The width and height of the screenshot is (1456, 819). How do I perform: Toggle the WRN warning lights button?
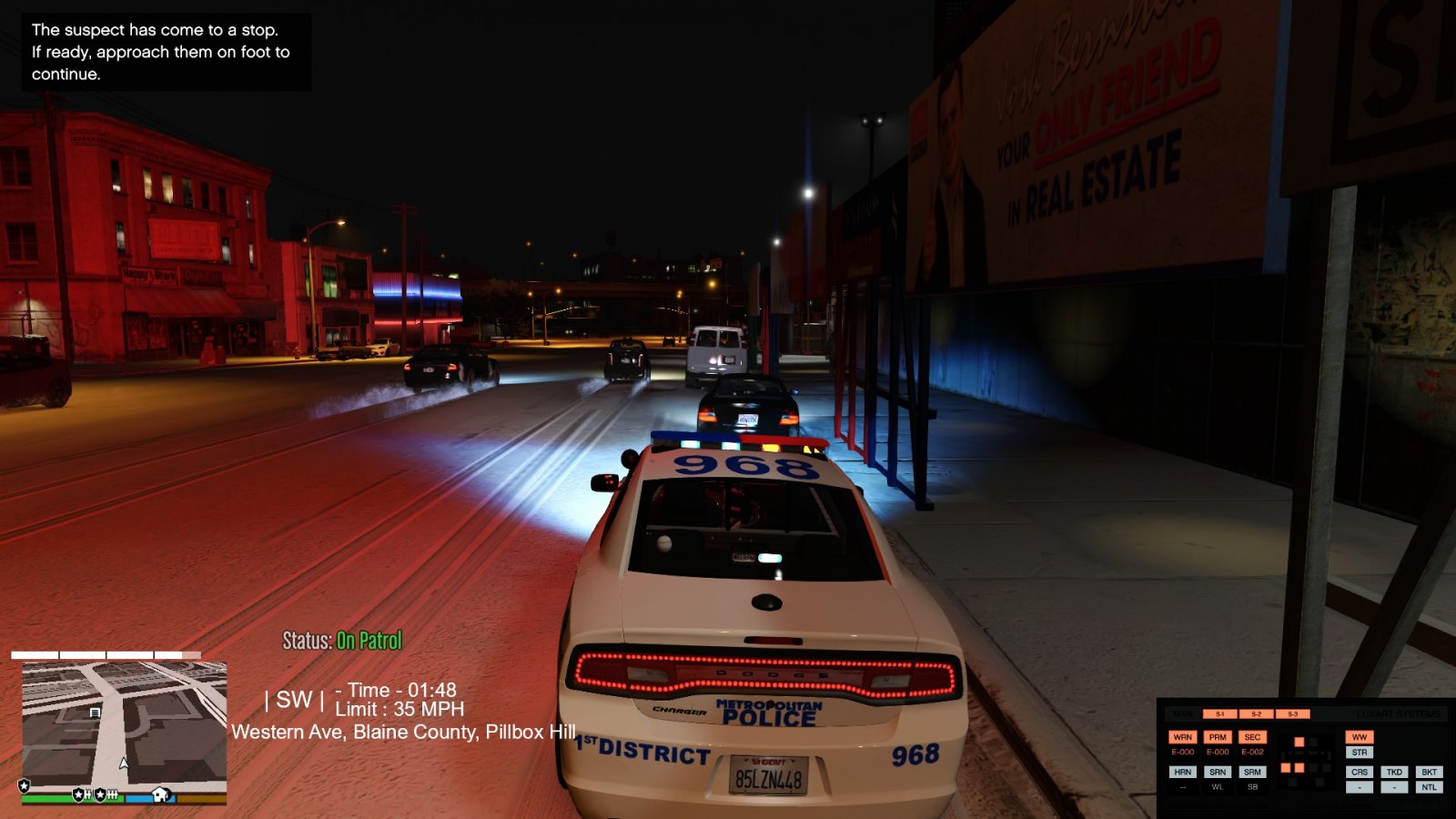(x=1182, y=737)
